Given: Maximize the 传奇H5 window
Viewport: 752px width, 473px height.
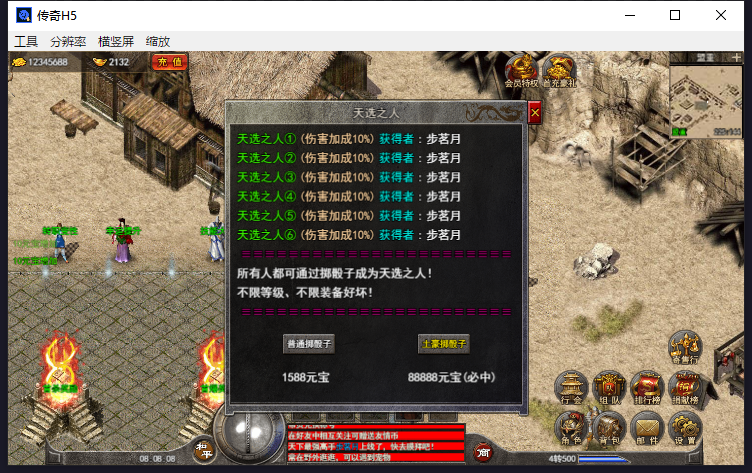Looking at the screenshot, I should pos(675,15).
